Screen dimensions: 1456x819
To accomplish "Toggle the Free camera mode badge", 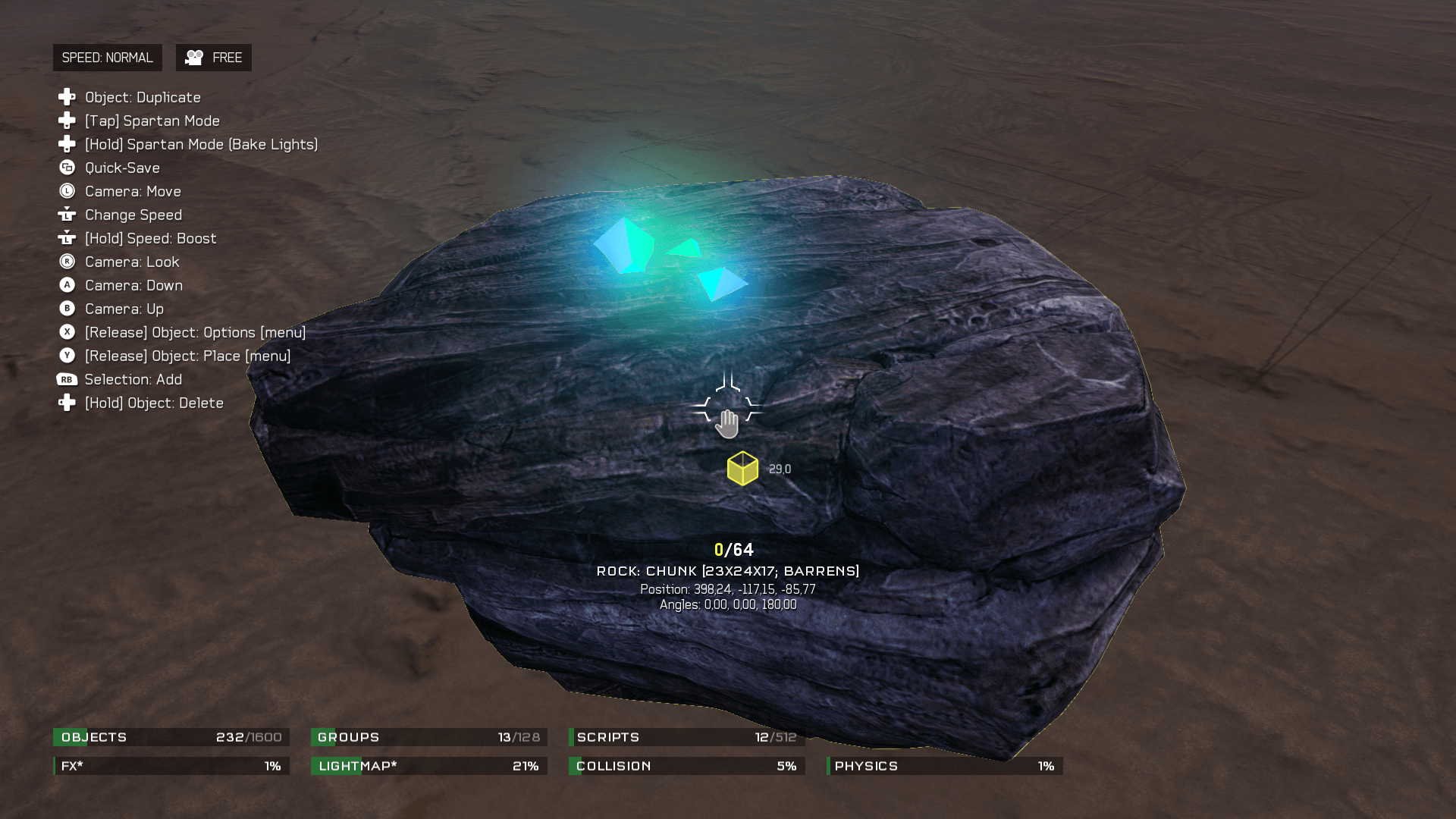I will coord(214,58).
